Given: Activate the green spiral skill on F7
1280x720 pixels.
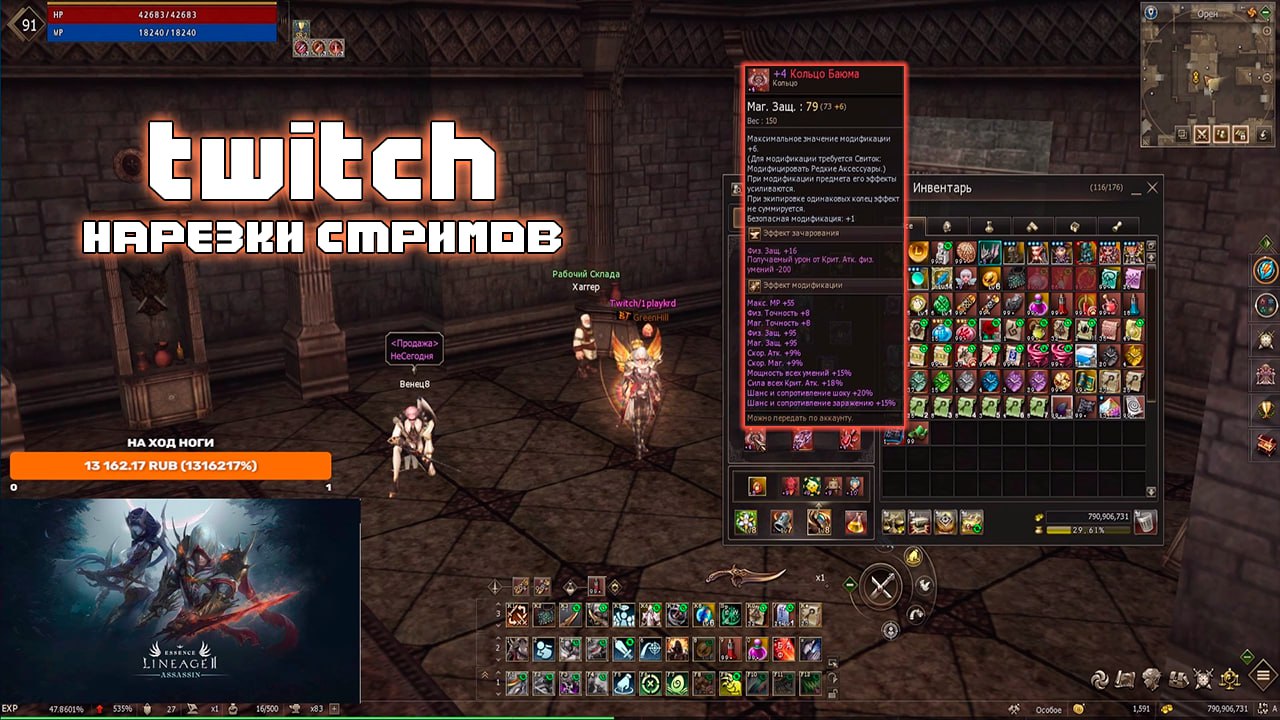Looking at the screenshot, I should pyautogui.click(x=675, y=683).
